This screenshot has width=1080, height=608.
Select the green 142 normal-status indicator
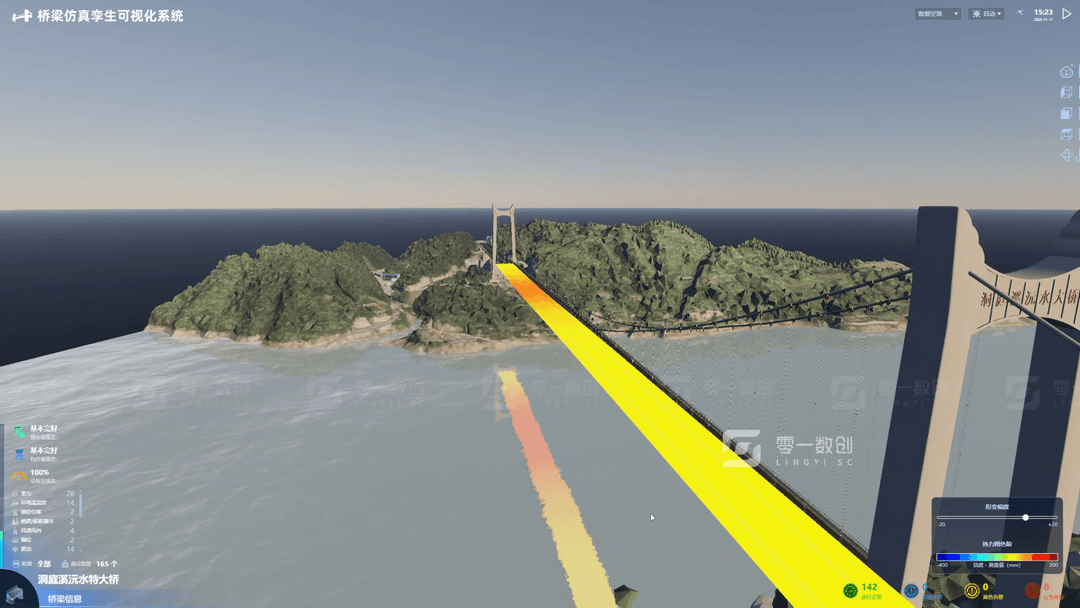click(850, 591)
